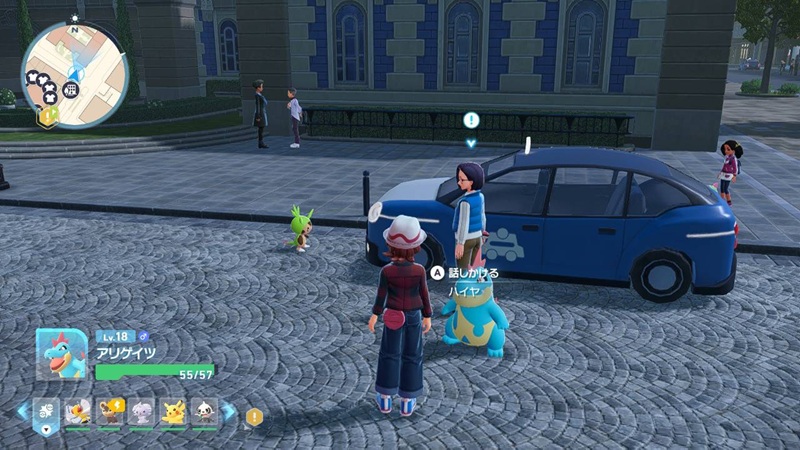Image resolution: width=800 pixels, height=450 pixels.
Task: Select the building marker on the minimap
Action: pos(71,91)
